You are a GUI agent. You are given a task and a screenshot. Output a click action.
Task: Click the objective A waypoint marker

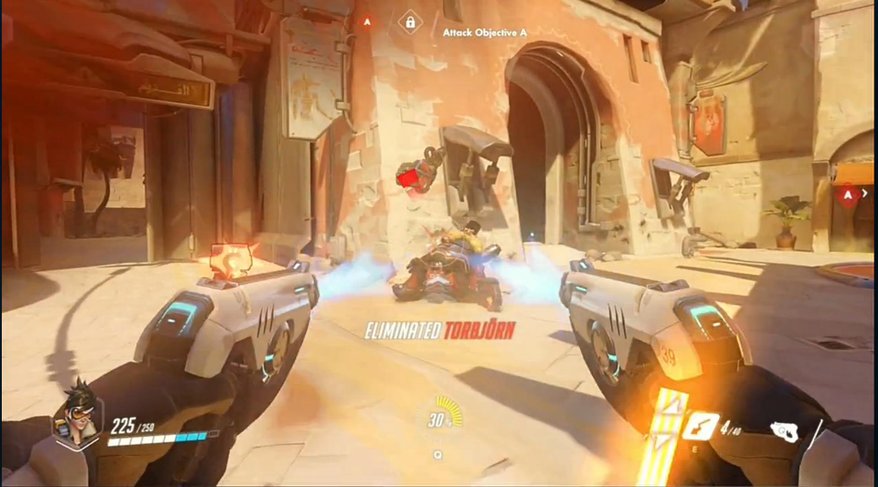[x=846, y=194]
